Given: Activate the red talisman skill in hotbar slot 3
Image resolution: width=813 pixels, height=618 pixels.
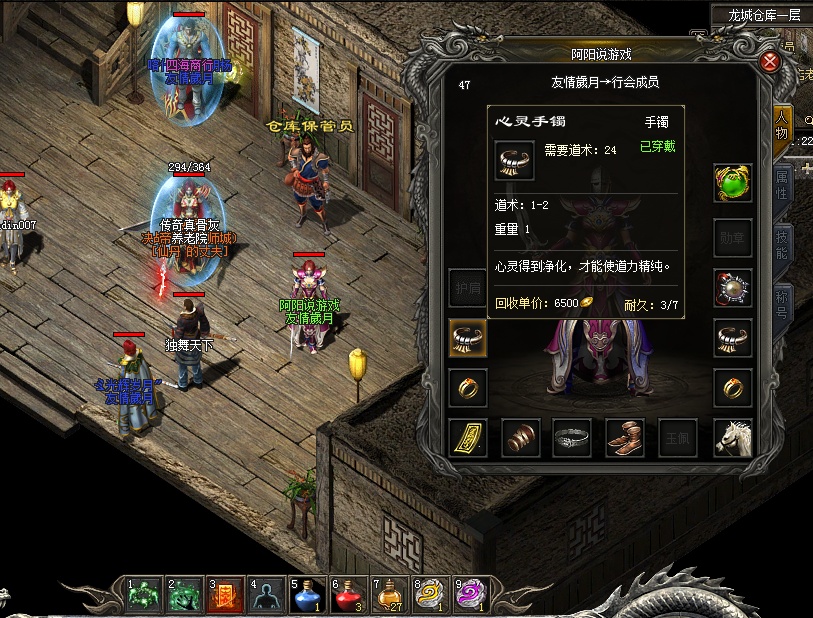Looking at the screenshot, I should 223,596.
